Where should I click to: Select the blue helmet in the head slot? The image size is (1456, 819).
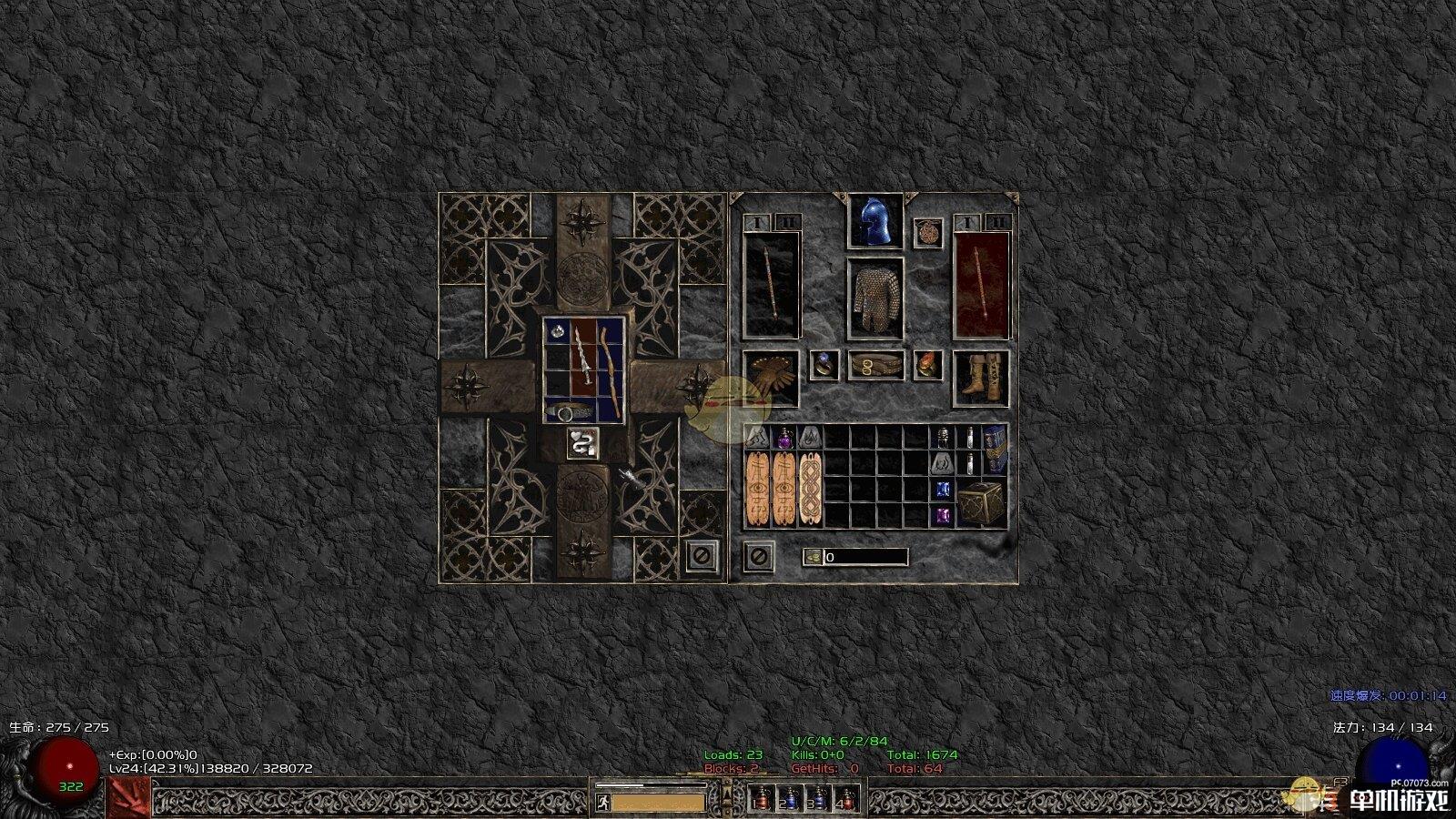click(x=875, y=221)
